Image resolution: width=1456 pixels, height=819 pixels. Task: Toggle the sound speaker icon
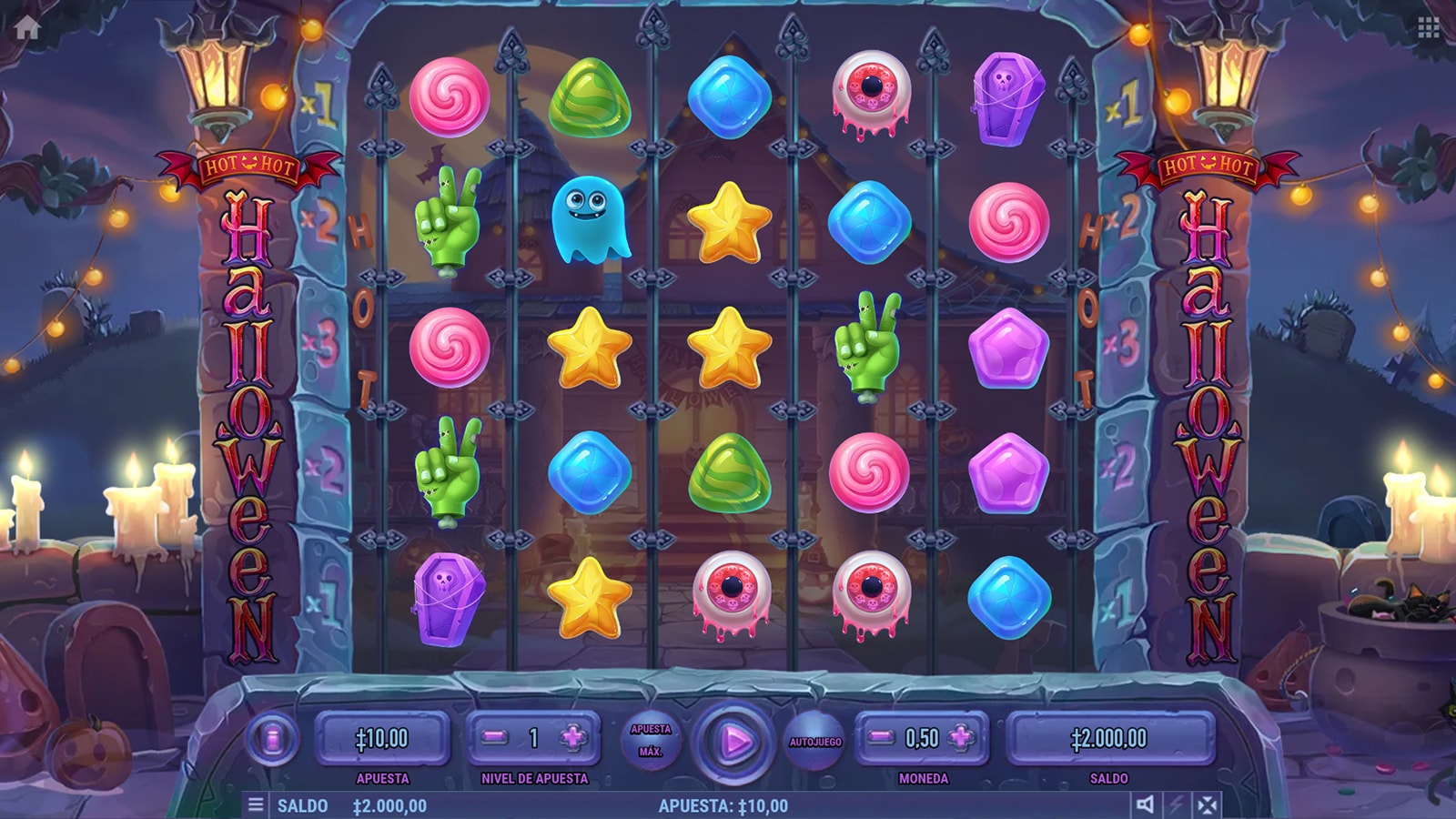coord(1145,804)
